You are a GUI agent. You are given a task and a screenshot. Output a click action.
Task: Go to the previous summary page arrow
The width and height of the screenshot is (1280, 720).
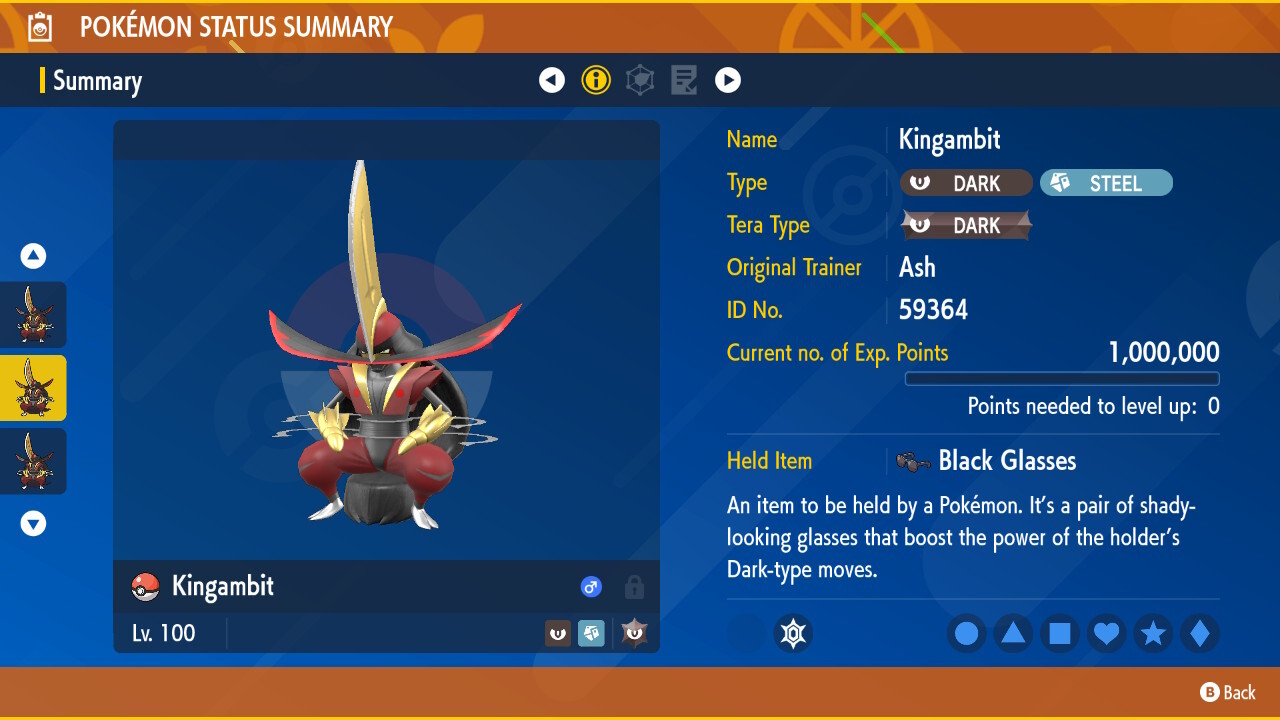point(552,80)
